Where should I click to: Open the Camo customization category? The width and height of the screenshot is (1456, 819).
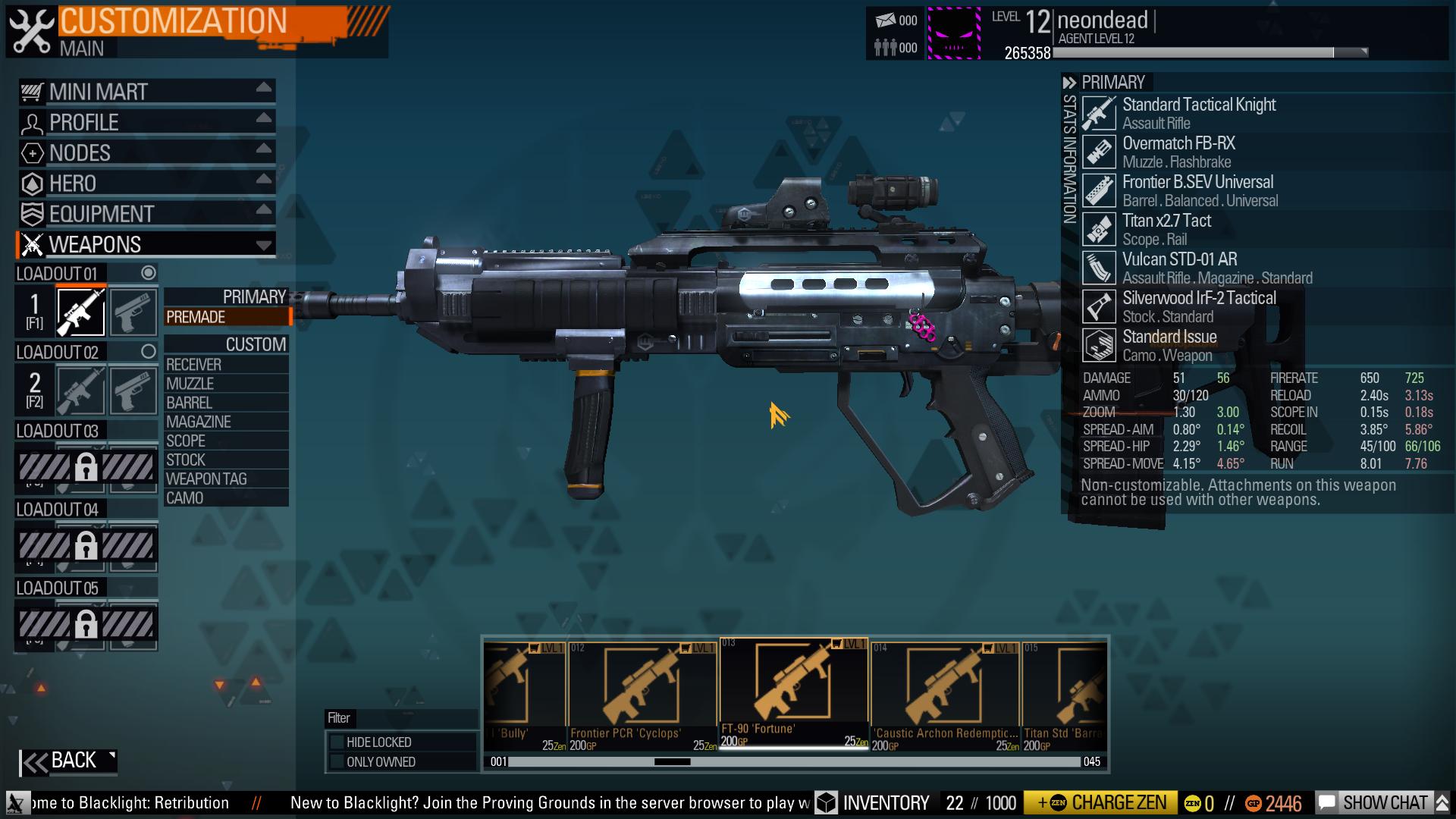(x=226, y=497)
